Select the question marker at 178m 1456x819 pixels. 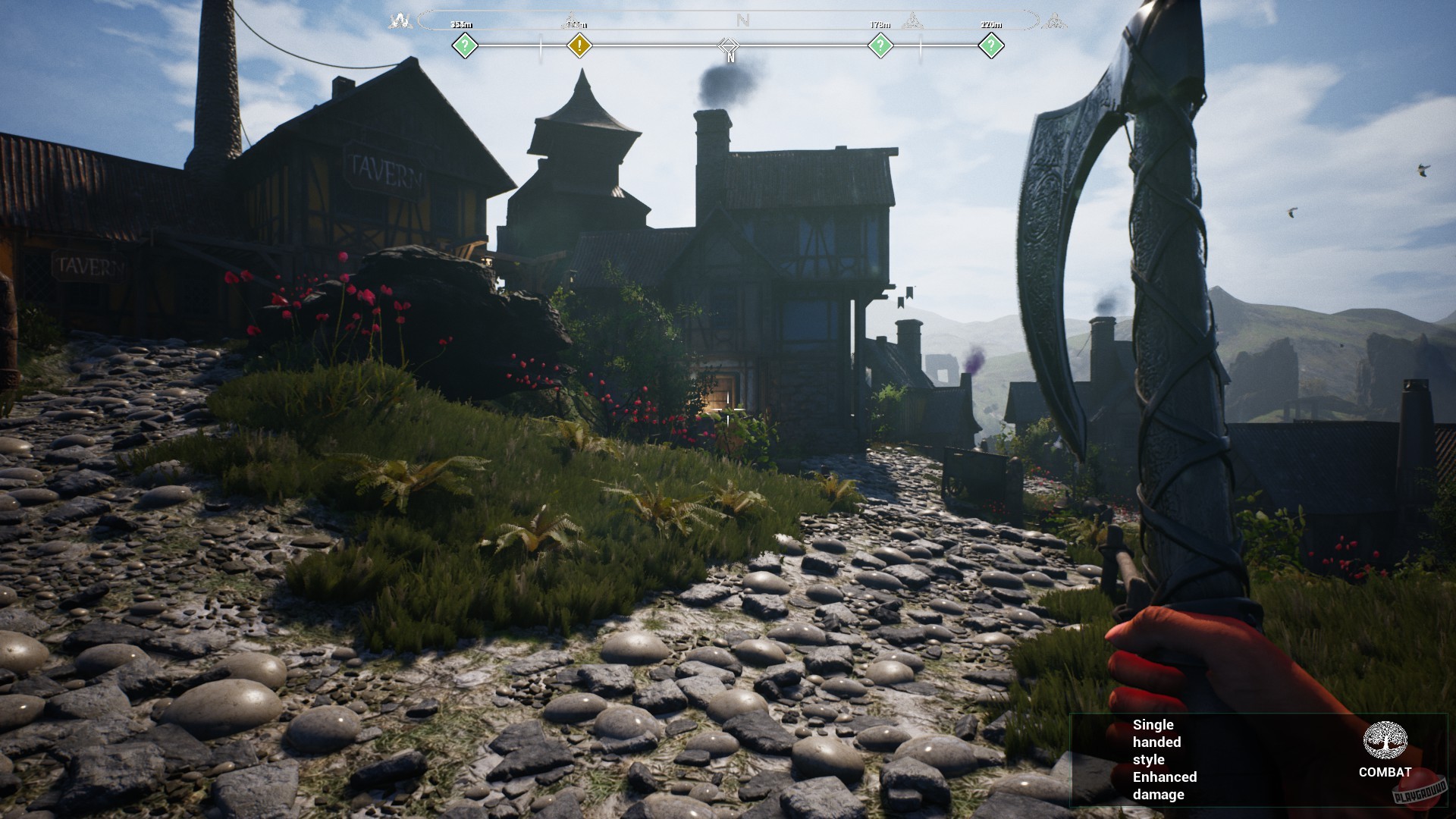pos(880,45)
